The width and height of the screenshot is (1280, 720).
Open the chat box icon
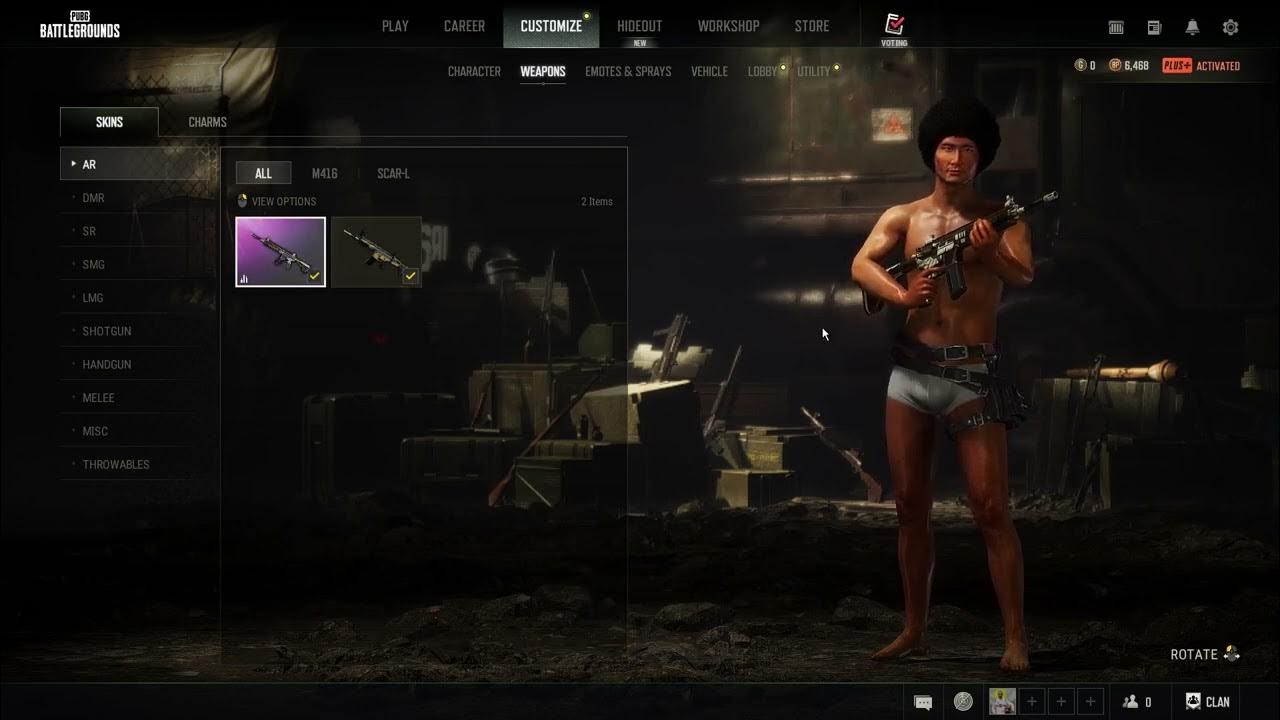pos(923,702)
